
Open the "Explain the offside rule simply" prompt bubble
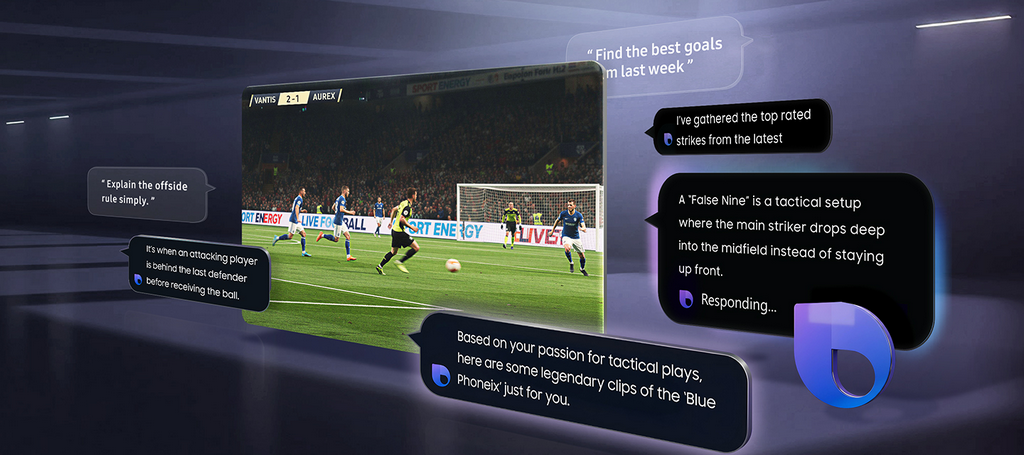pyautogui.click(x=148, y=193)
